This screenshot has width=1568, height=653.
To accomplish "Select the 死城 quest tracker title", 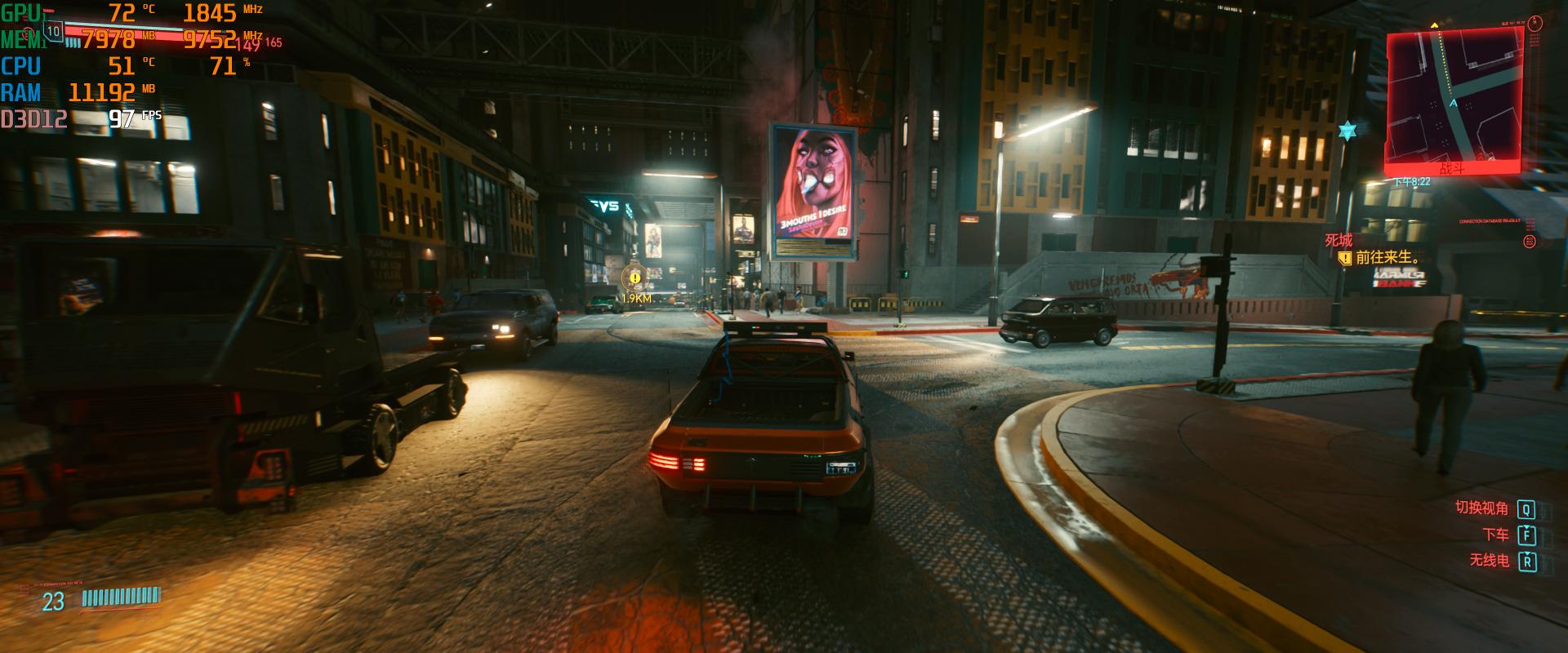I will tap(1339, 240).
